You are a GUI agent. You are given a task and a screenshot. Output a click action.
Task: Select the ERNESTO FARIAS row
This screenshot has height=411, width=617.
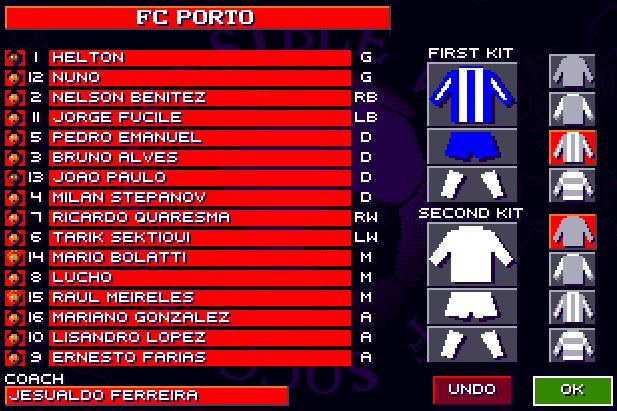pos(199,358)
